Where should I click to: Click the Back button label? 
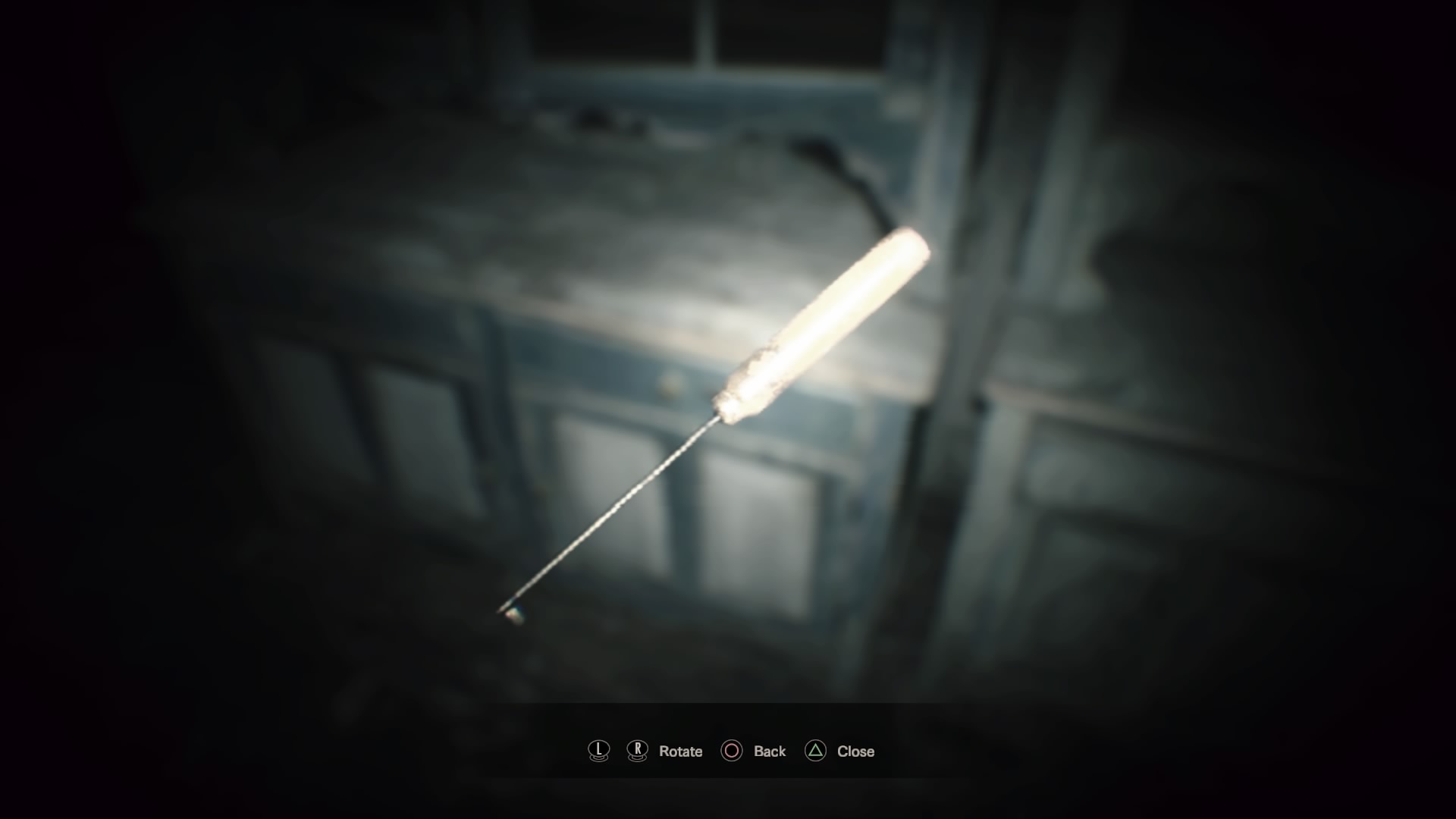tap(768, 751)
